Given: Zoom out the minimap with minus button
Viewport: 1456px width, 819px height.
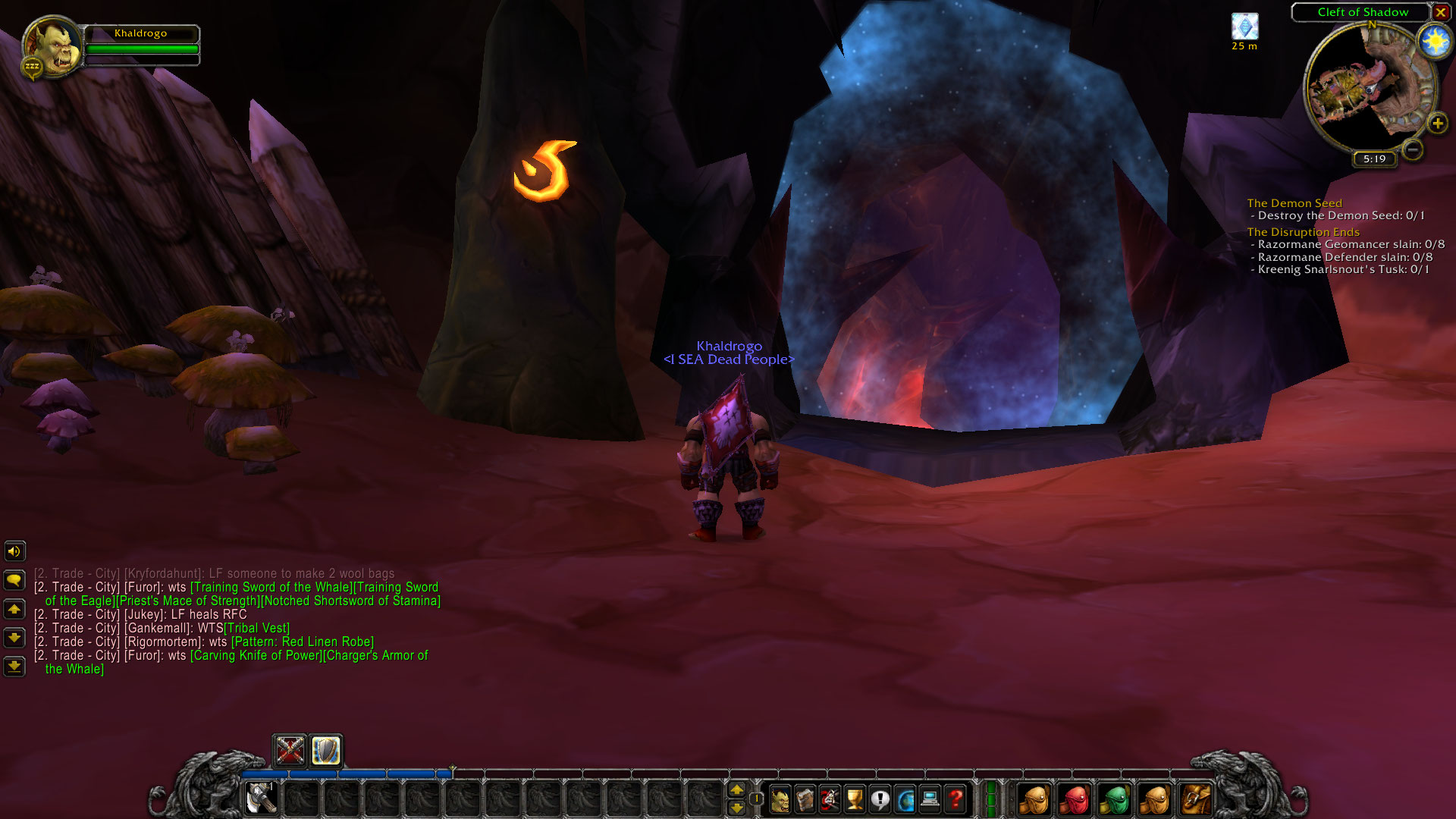Looking at the screenshot, I should (1412, 149).
